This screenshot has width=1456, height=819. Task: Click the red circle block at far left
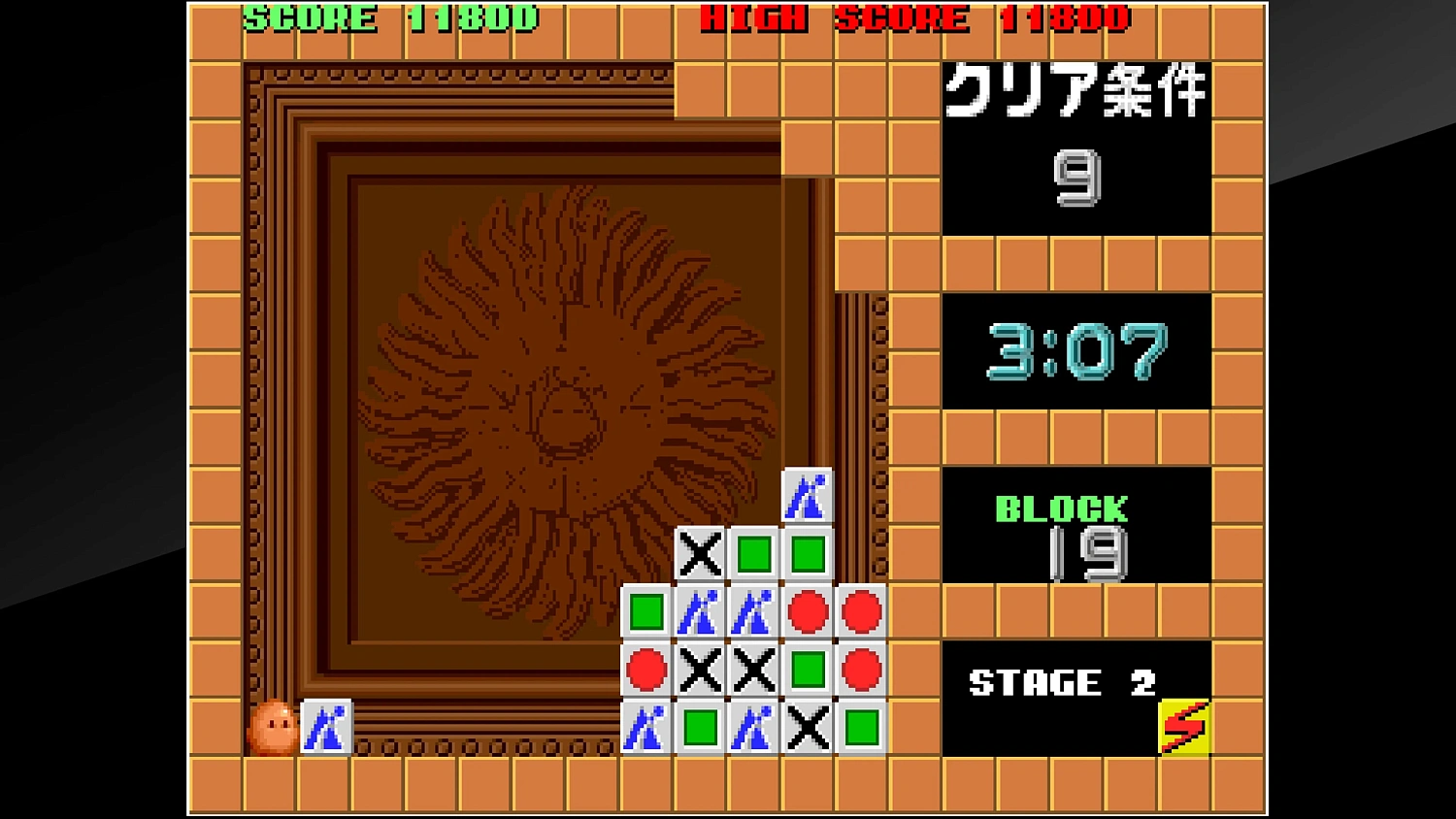coord(645,670)
